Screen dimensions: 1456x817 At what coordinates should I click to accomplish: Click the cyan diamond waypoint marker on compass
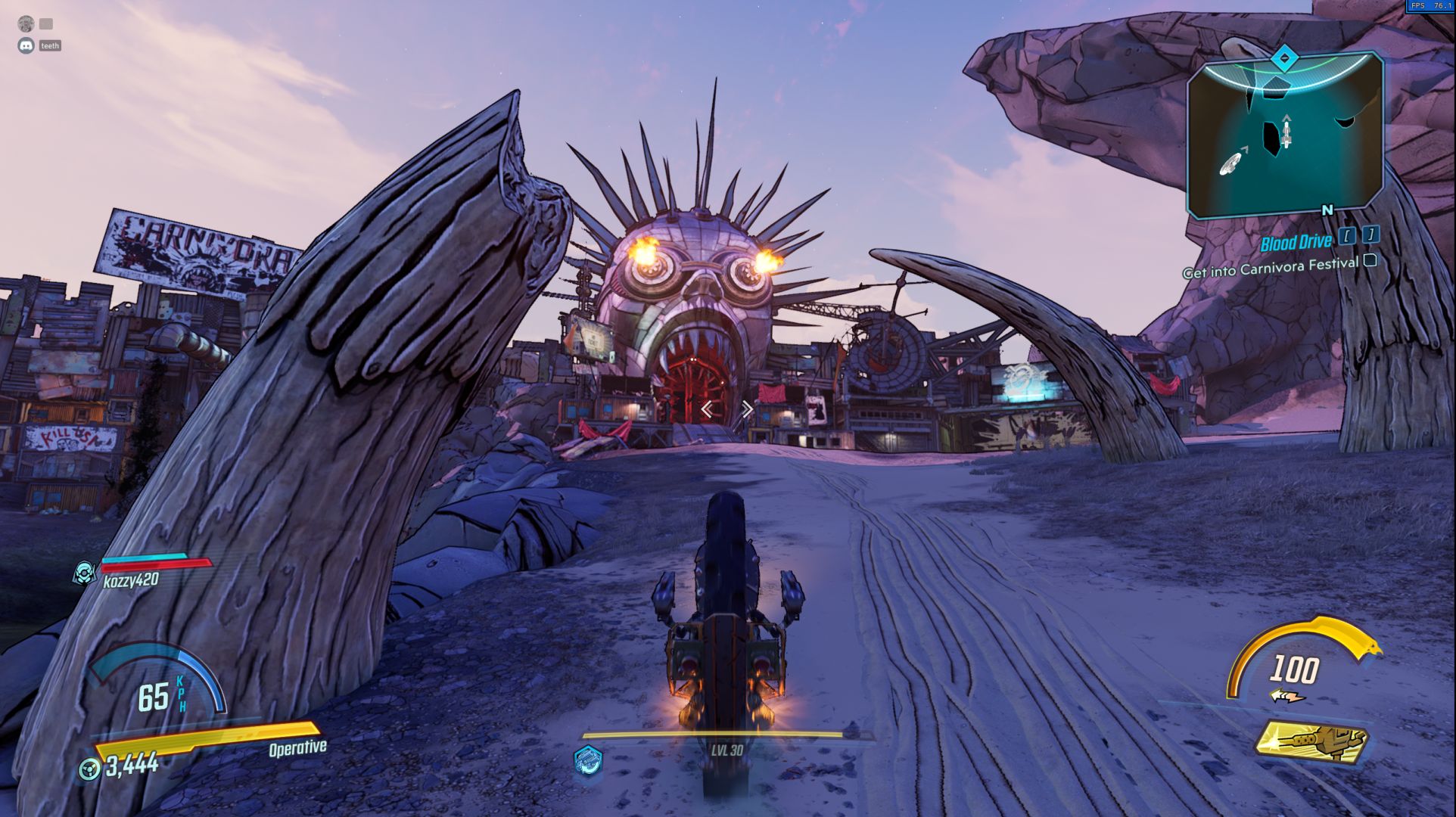point(1283,58)
